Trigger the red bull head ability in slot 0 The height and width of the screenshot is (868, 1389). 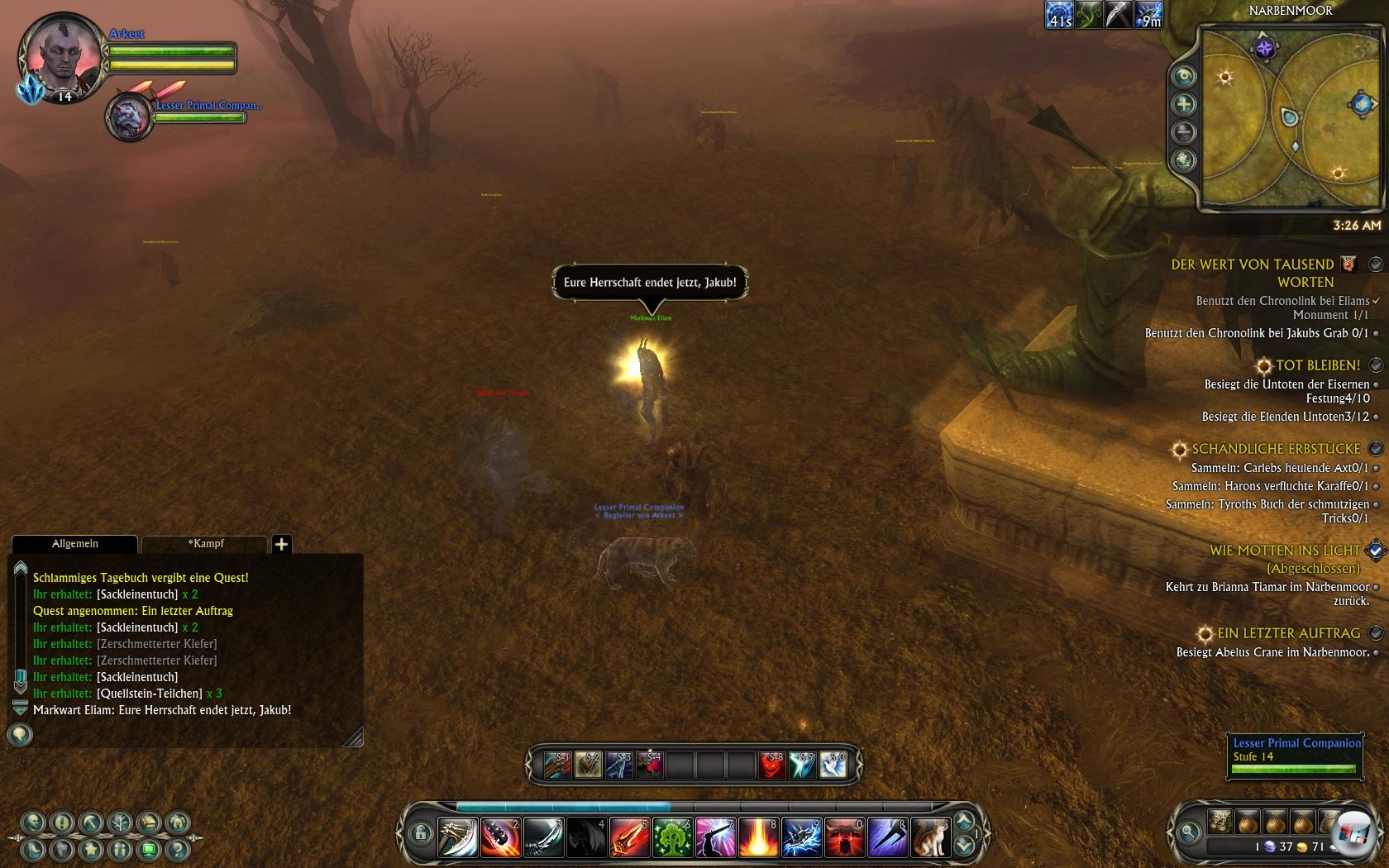(843, 837)
